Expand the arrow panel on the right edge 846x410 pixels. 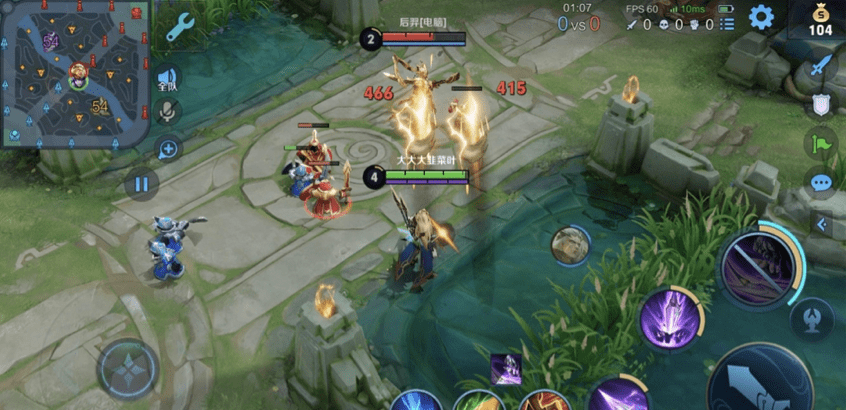click(822, 224)
